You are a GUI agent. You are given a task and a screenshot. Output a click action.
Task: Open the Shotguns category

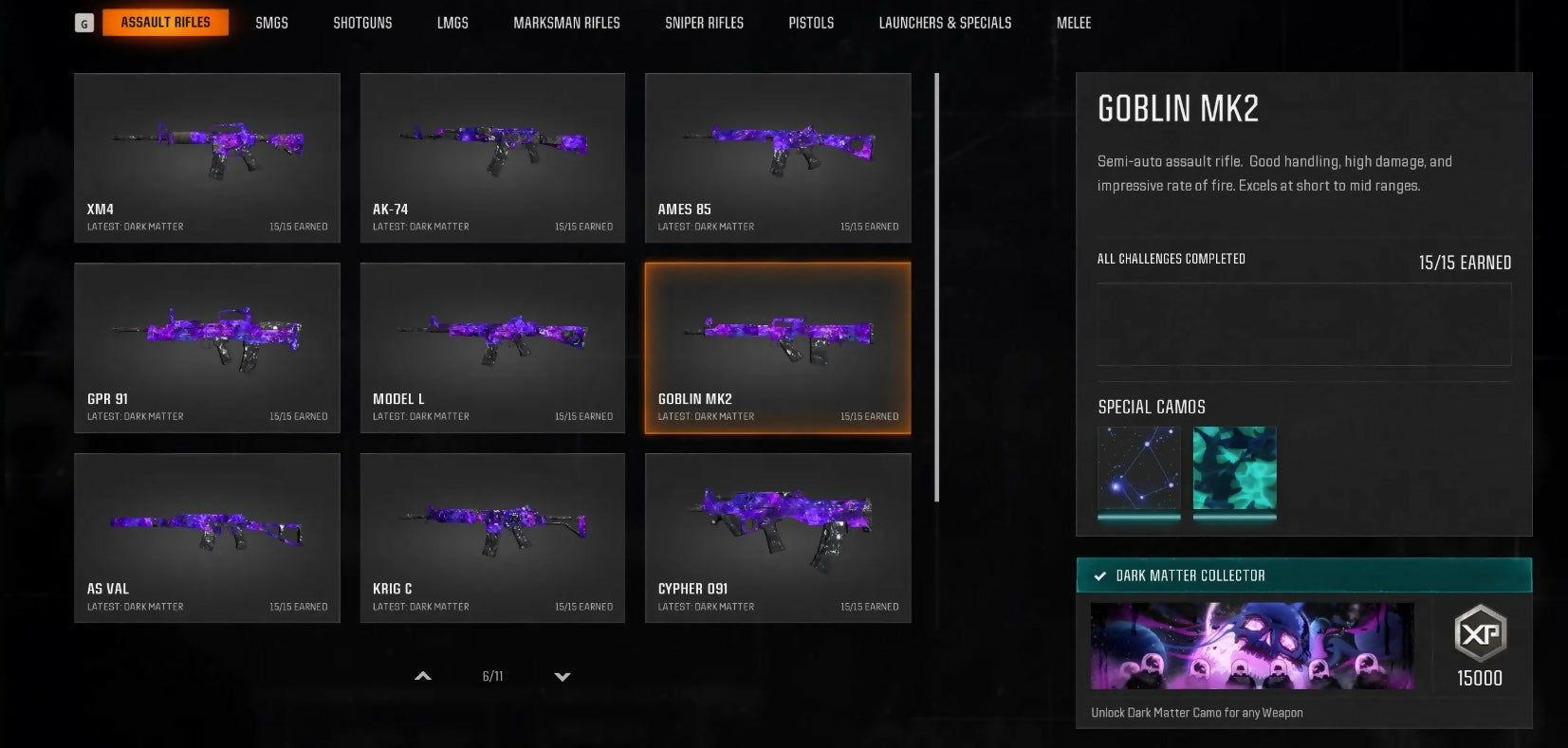pos(362,23)
